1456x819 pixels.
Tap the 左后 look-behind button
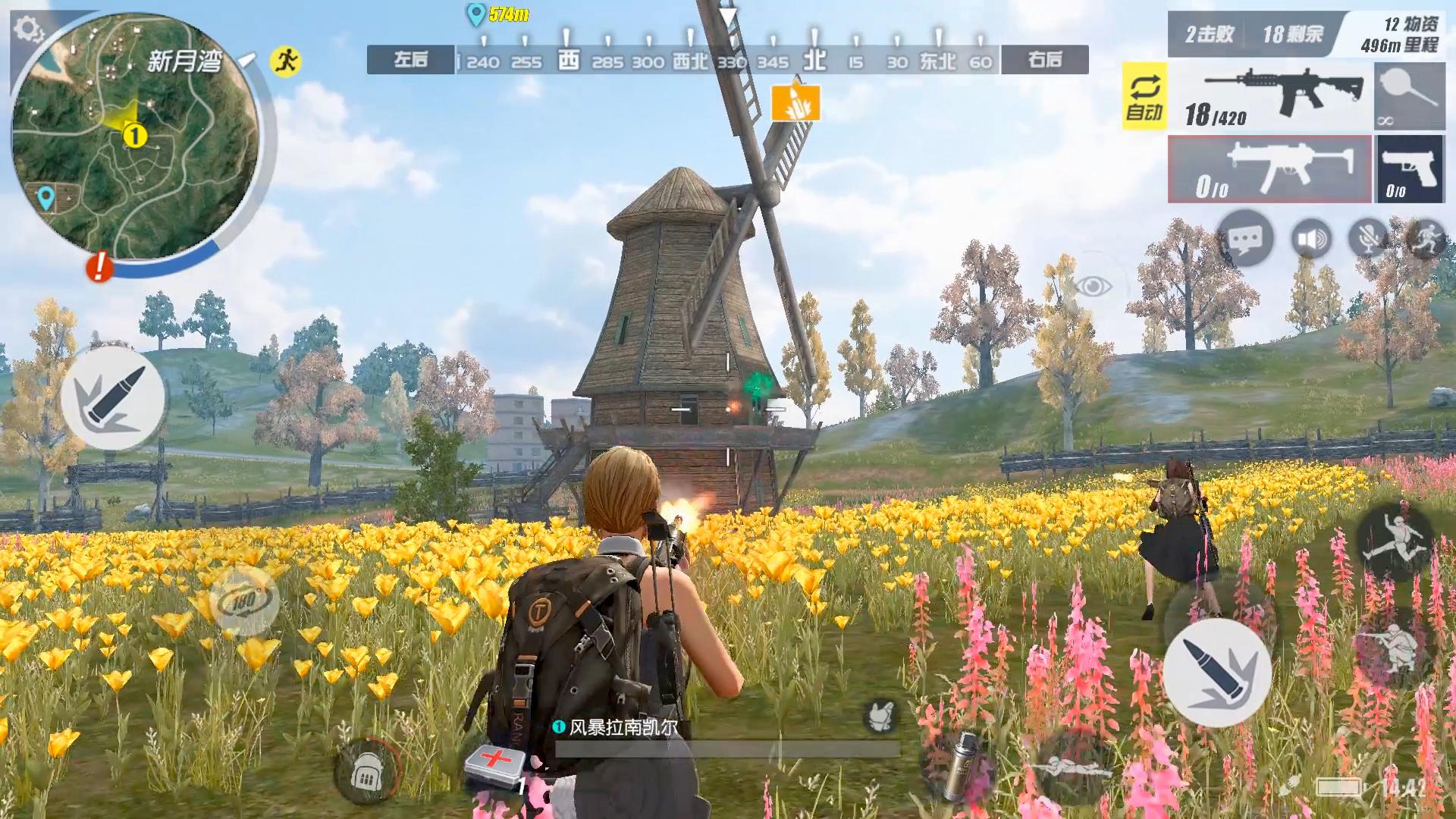point(411,60)
